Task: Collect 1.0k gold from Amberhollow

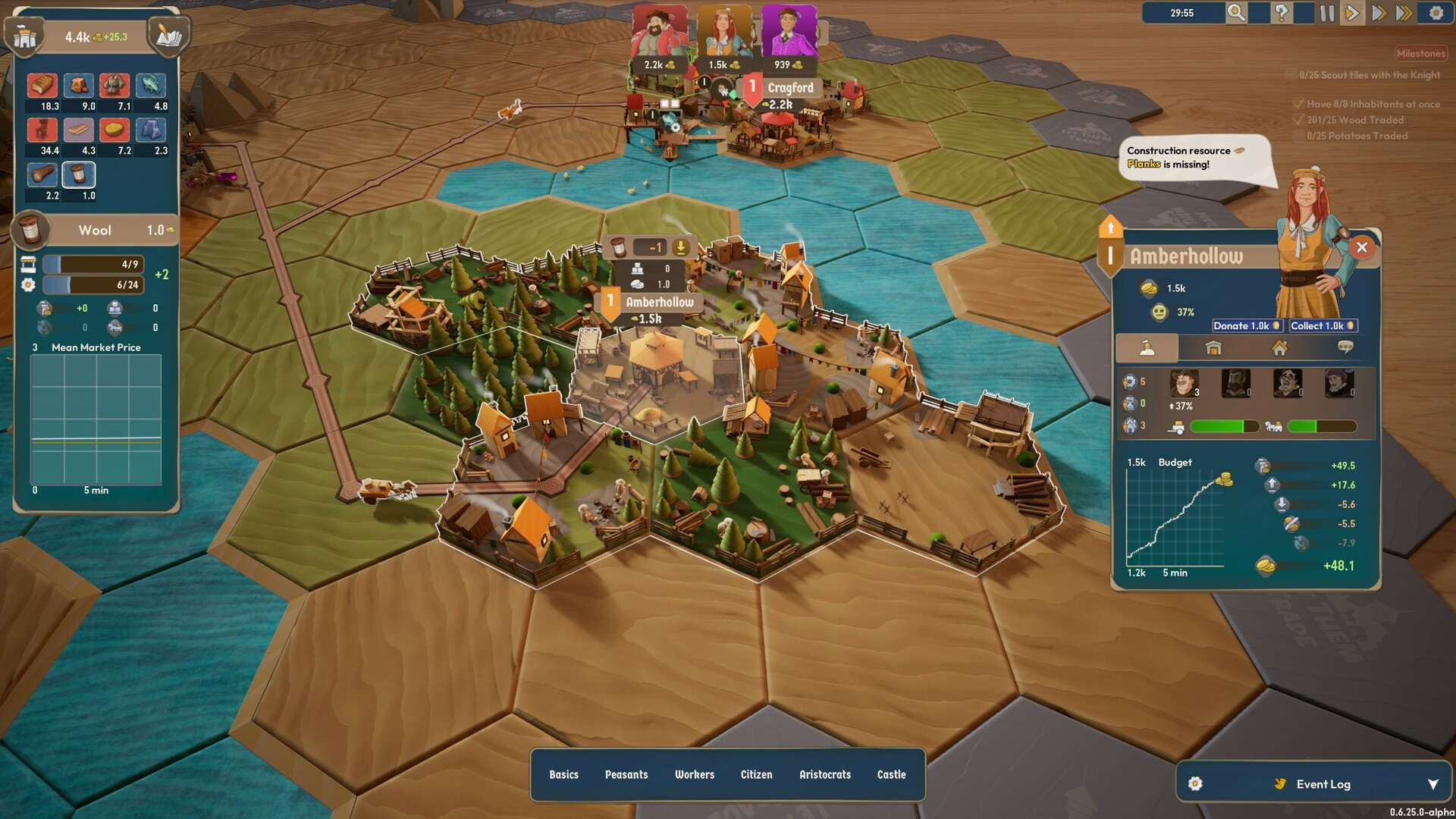Action: [x=1323, y=326]
